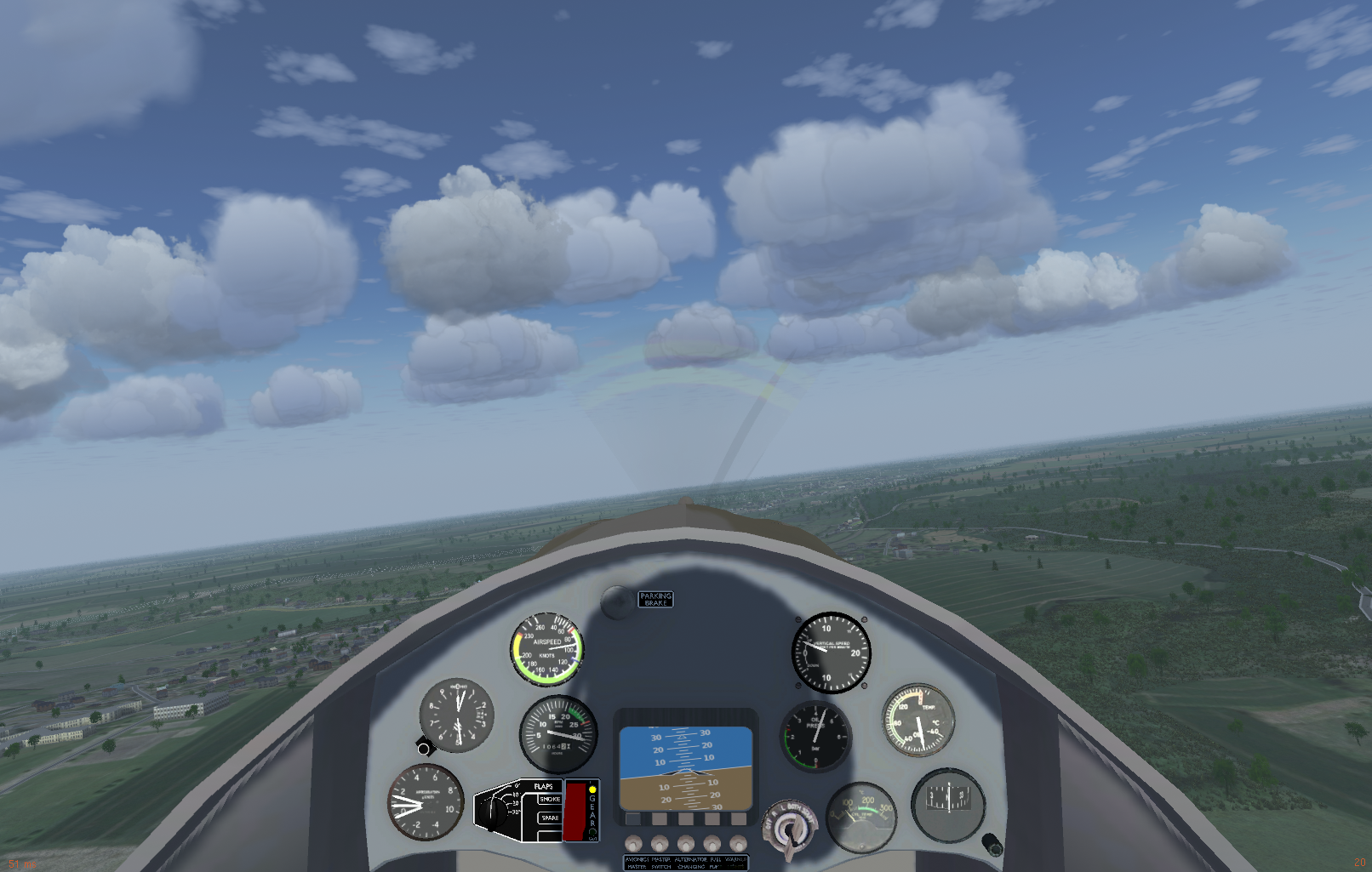The image size is (1372, 872).
Task: Click the altimeter pressure adjustment knob
Action: coord(425,748)
